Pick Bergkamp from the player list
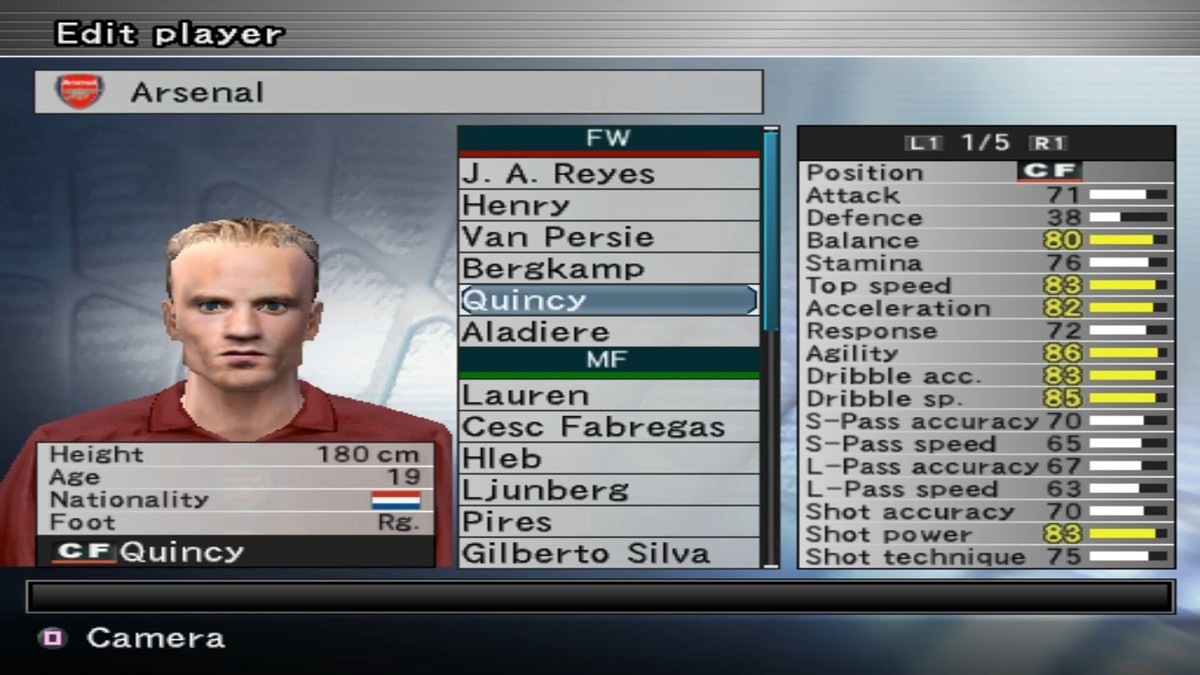 pos(608,269)
